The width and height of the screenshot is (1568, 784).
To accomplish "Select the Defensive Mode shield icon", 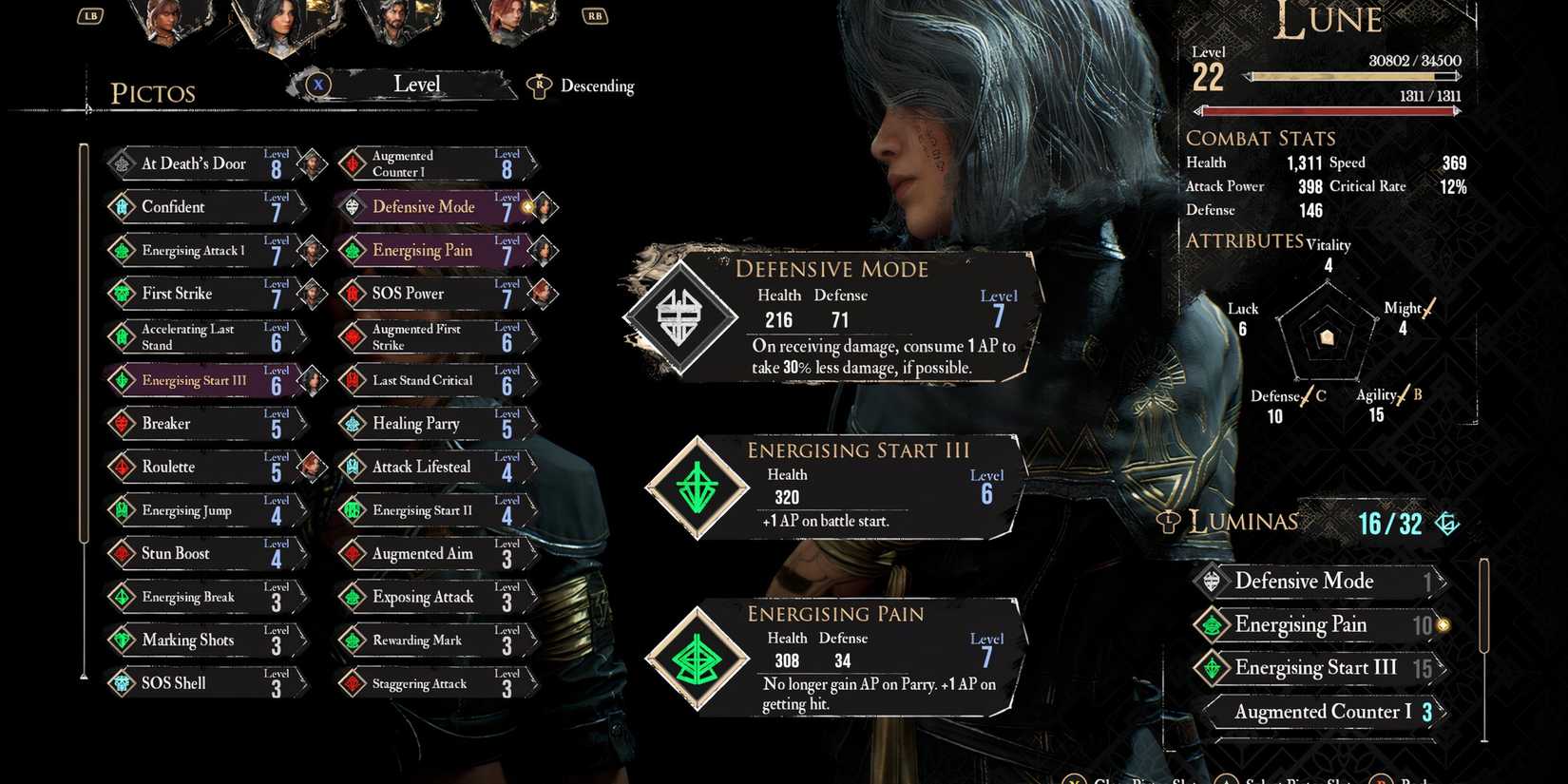I will tap(679, 314).
